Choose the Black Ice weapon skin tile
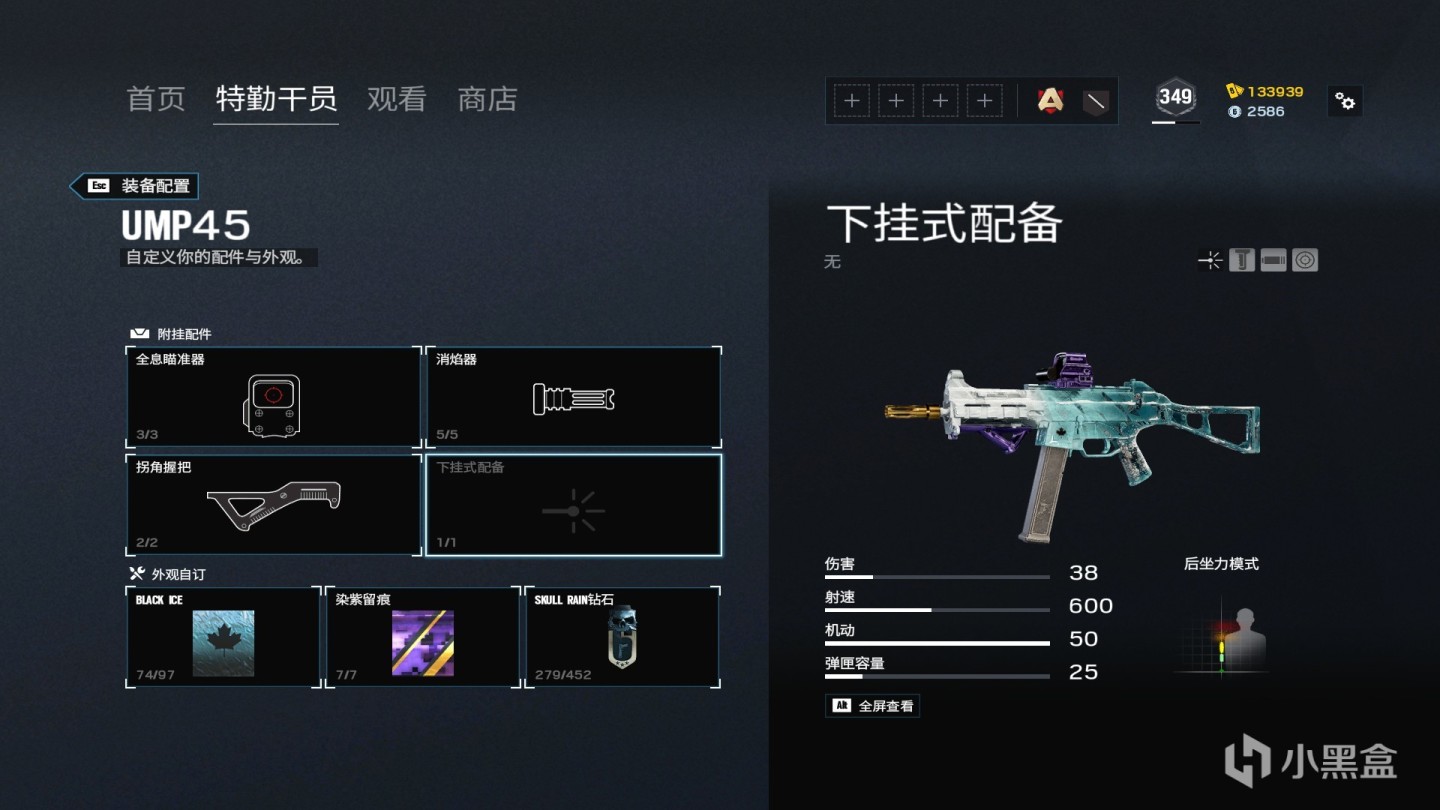This screenshot has width=1440, height=810. (223, 637)
